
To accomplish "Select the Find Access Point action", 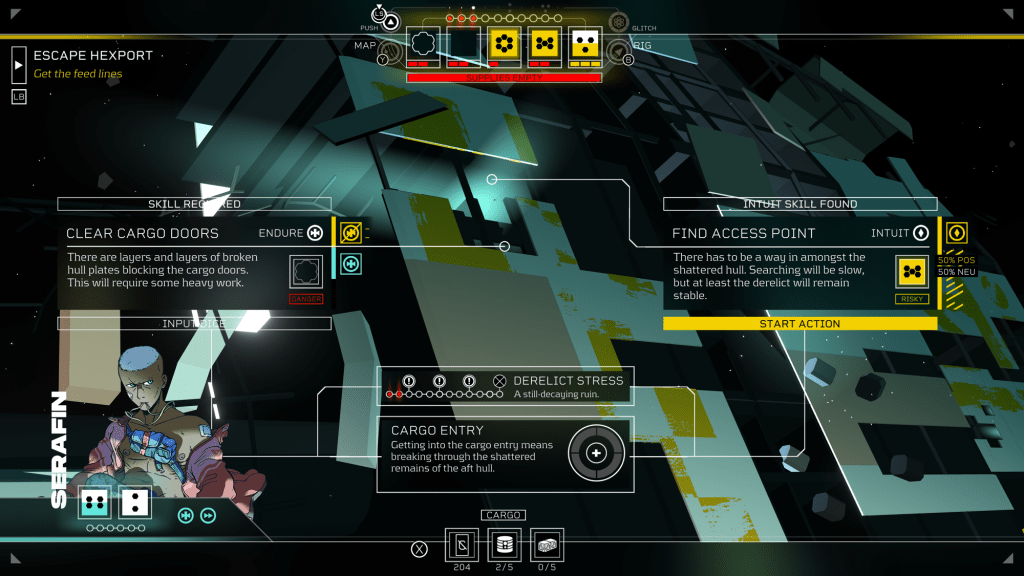I will pyautogui.click(x=744, y=233).
